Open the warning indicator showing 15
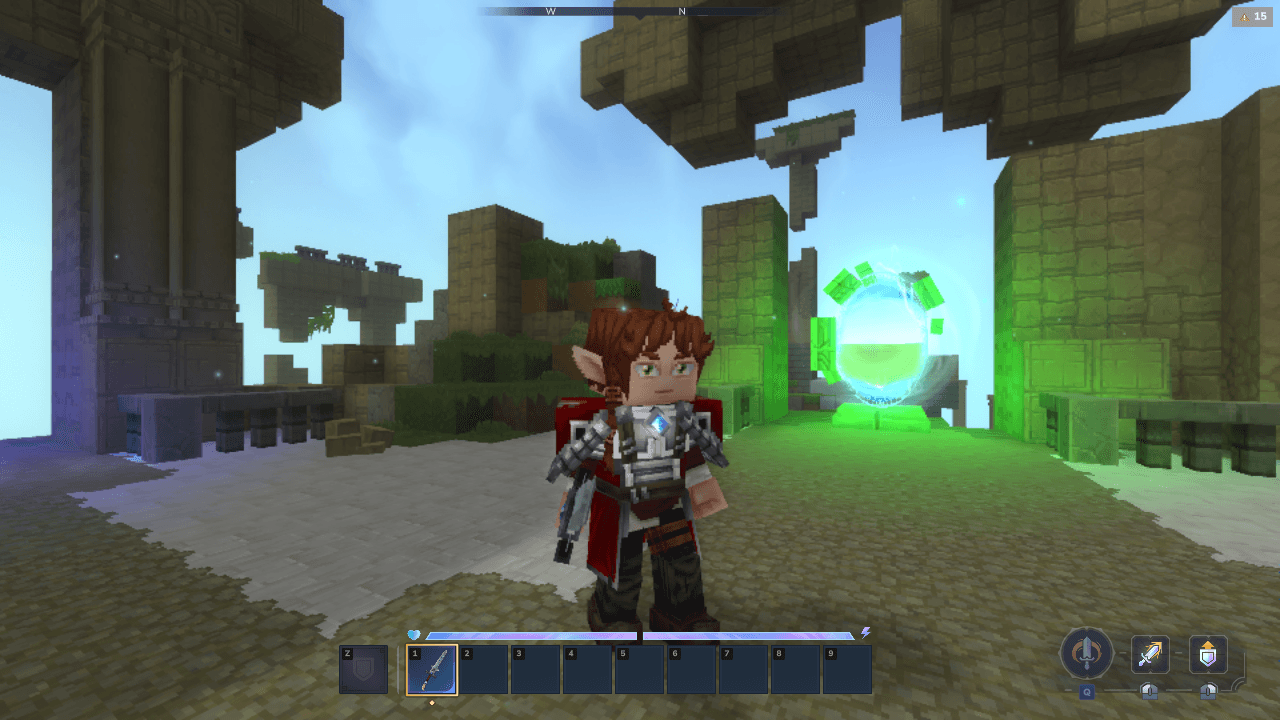Screen dimensions: 1280x720 click(x=1252, y=16)
